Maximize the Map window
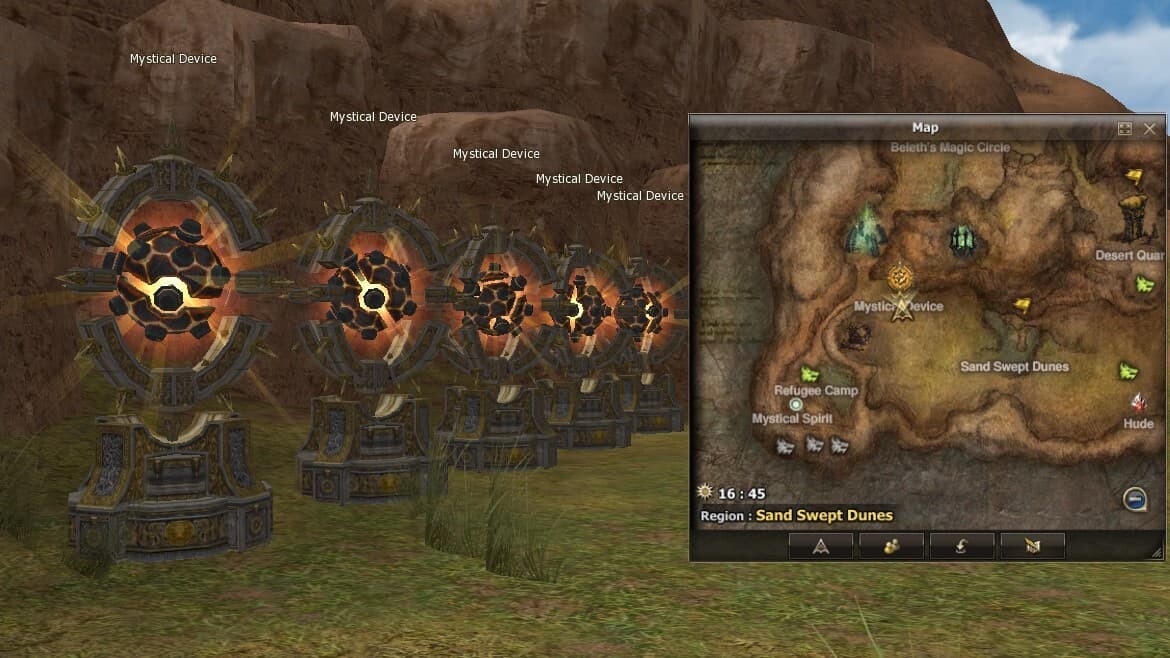The height and width of the screenshot is (658, 1170). [1125, 129]
